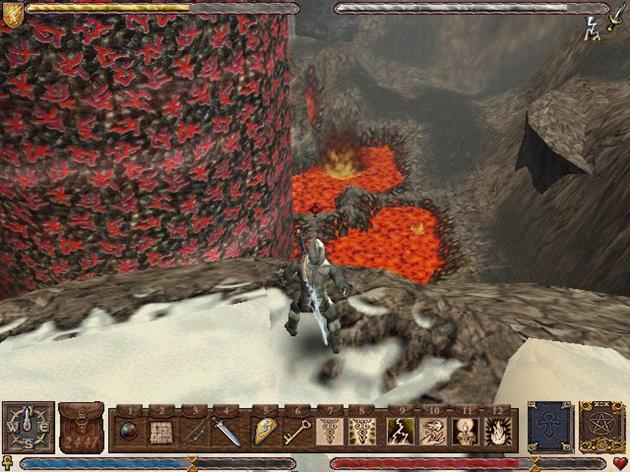
Task: Open the leather backpack with gold count
Action: (81, 428)
